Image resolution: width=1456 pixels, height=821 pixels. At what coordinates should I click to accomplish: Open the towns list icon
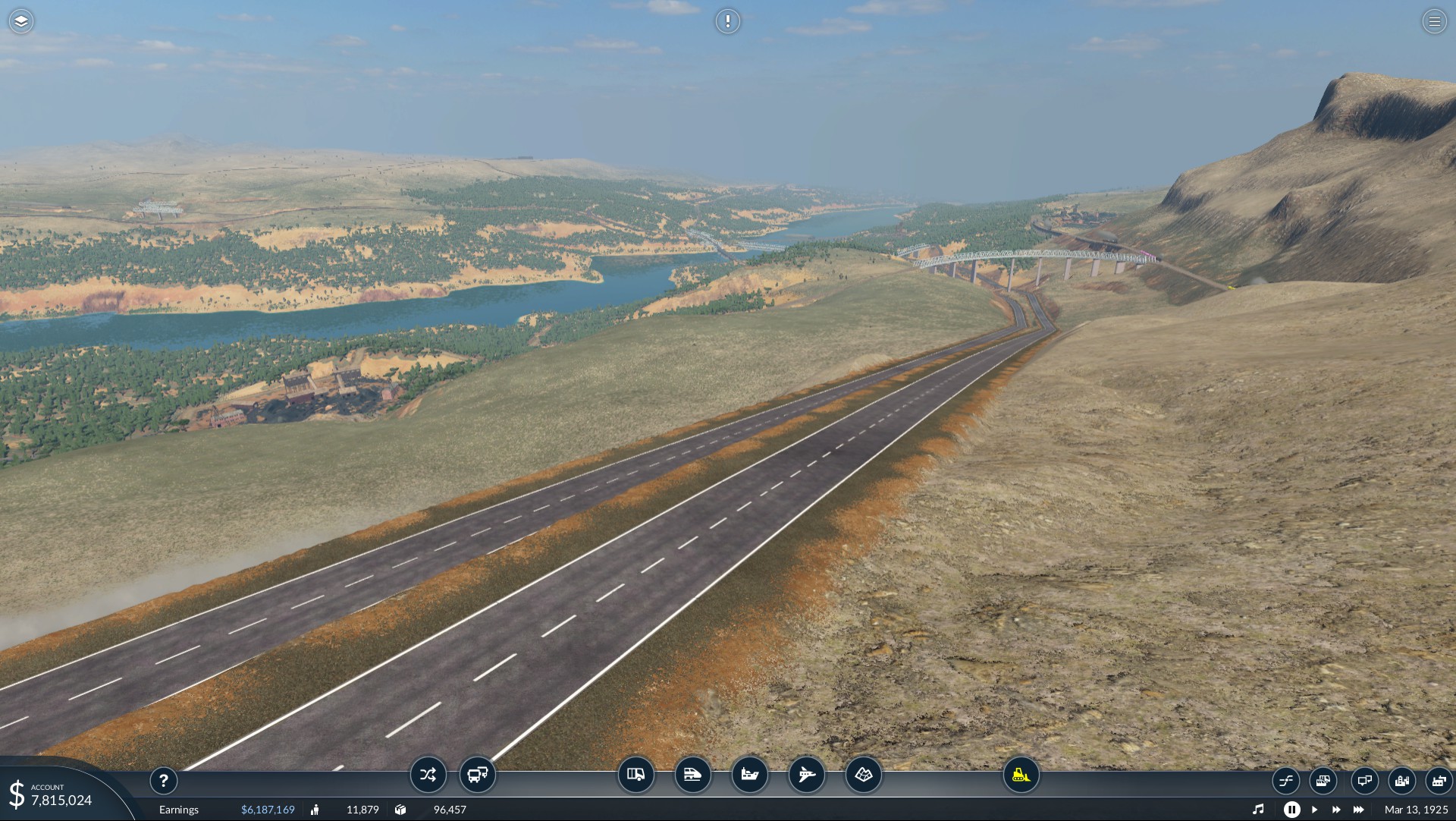pyautogui.click(x=1401, y=780)
